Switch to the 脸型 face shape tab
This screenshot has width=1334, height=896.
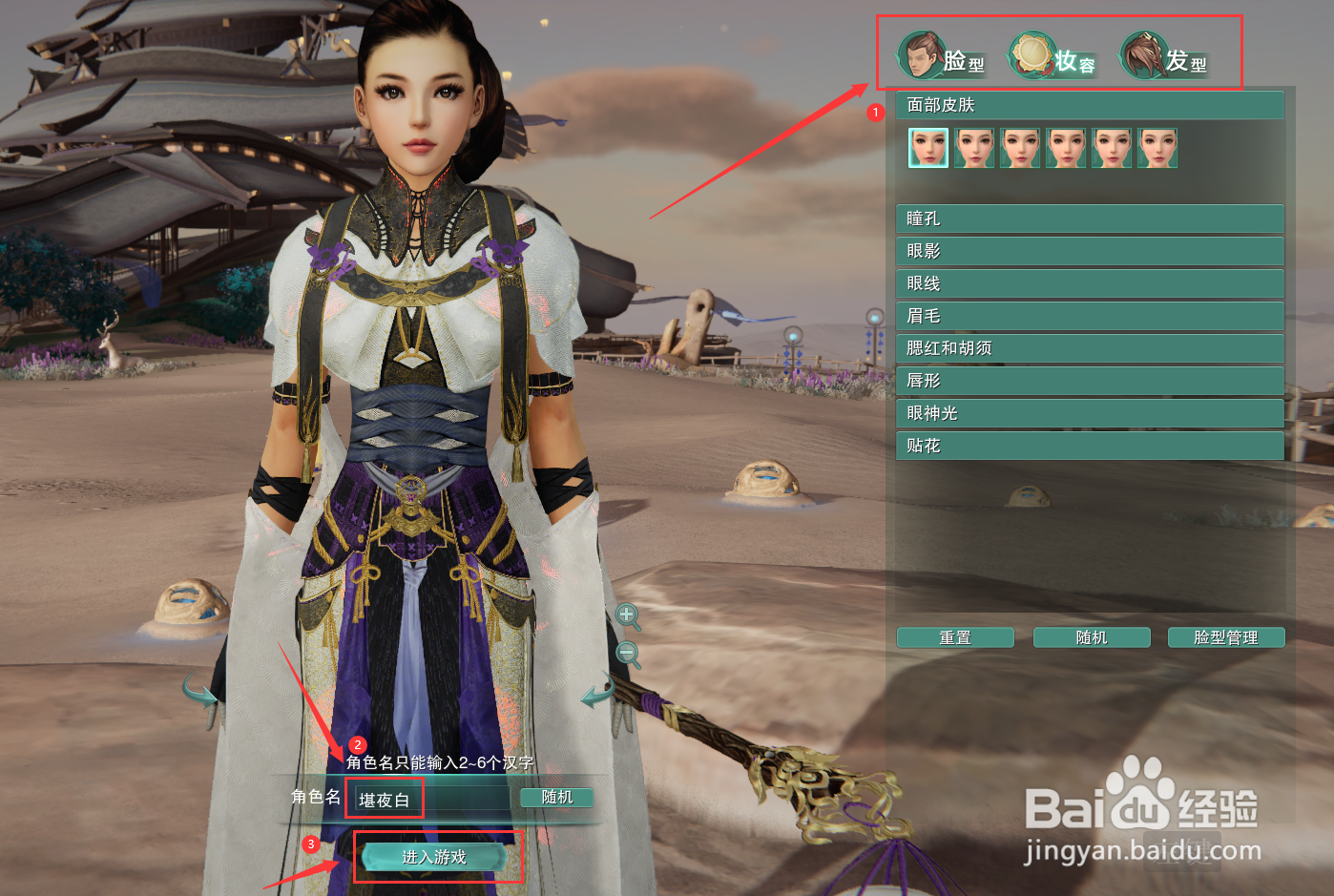coord(942,57)
